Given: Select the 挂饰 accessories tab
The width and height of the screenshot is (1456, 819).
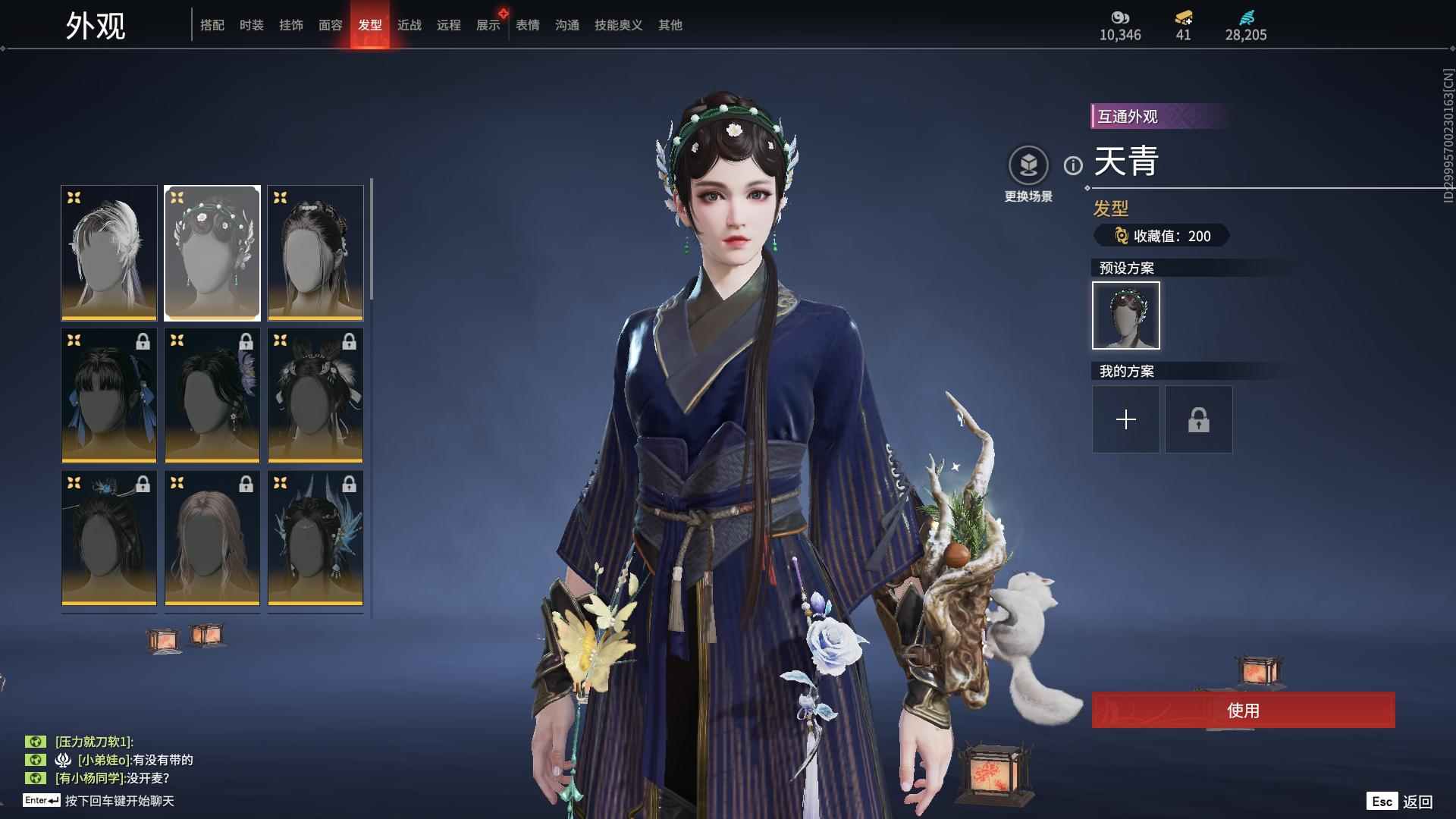Looking at the screenshot, I should pyautogui.click(x=291, y=25).
